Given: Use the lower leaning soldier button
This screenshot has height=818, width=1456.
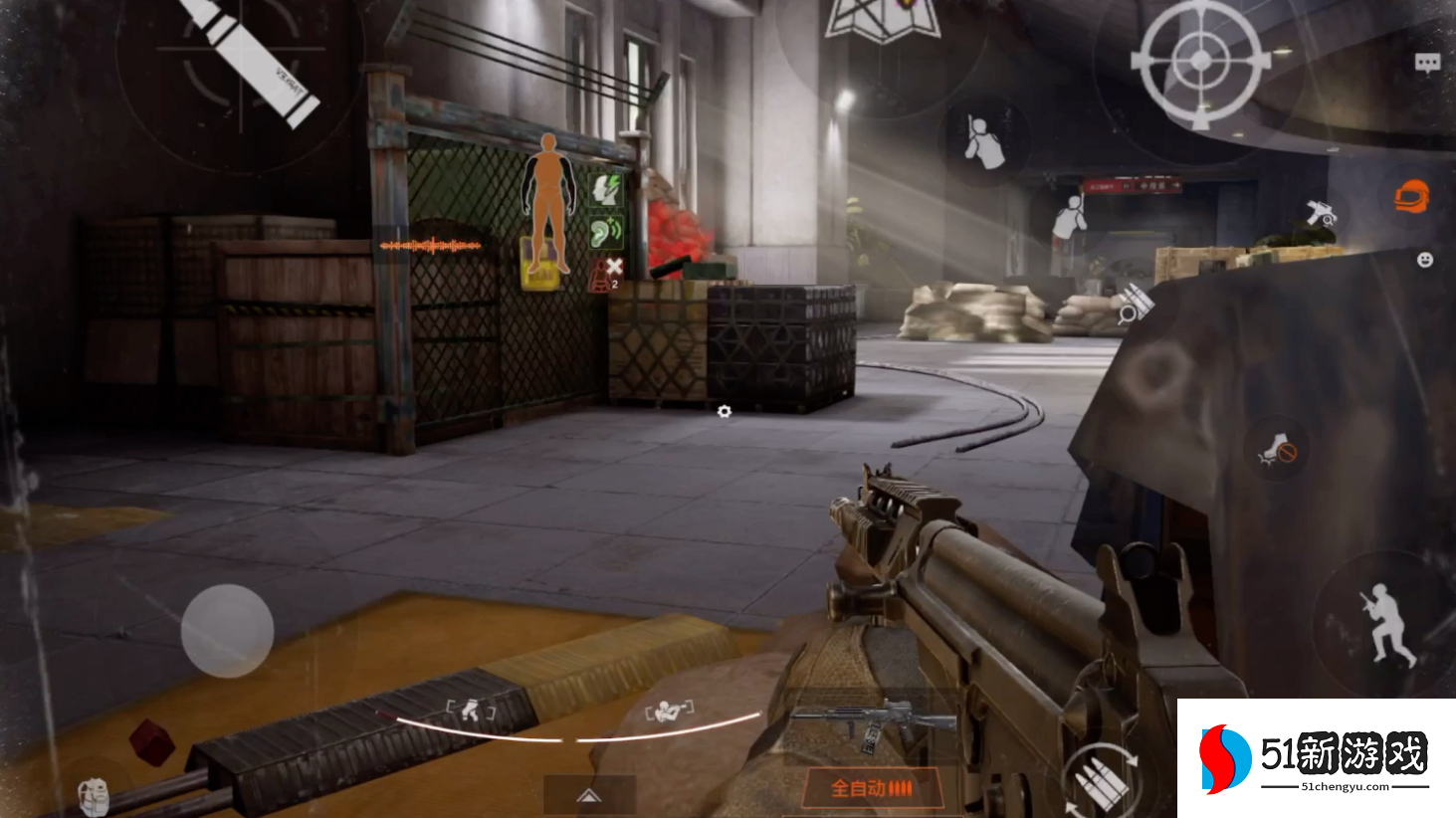Looking at the screenshot, I should (1070, 217).
